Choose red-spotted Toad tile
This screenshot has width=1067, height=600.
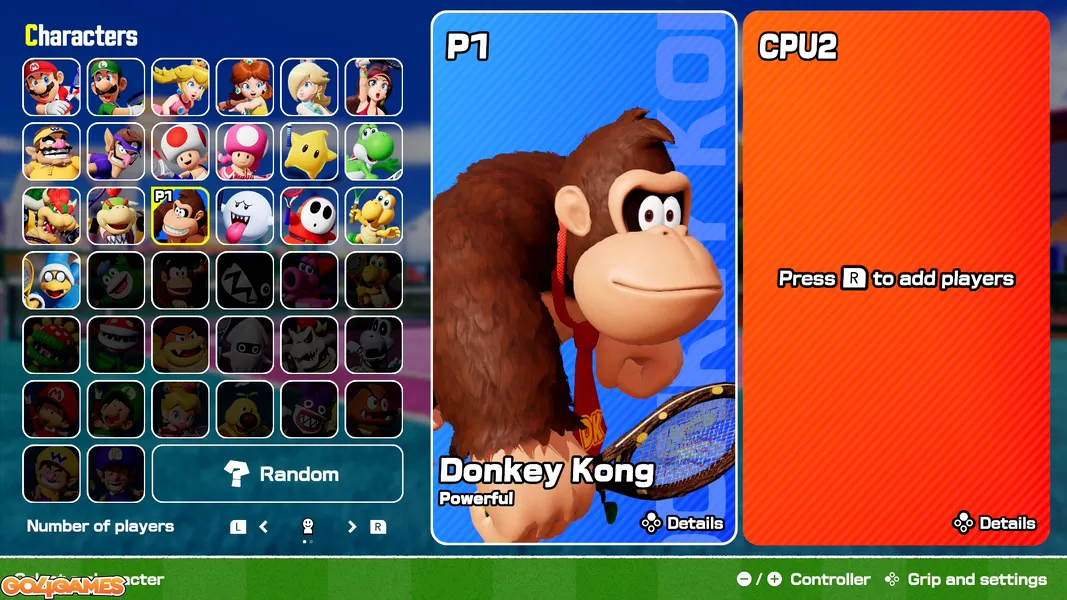tap(181, 152)
